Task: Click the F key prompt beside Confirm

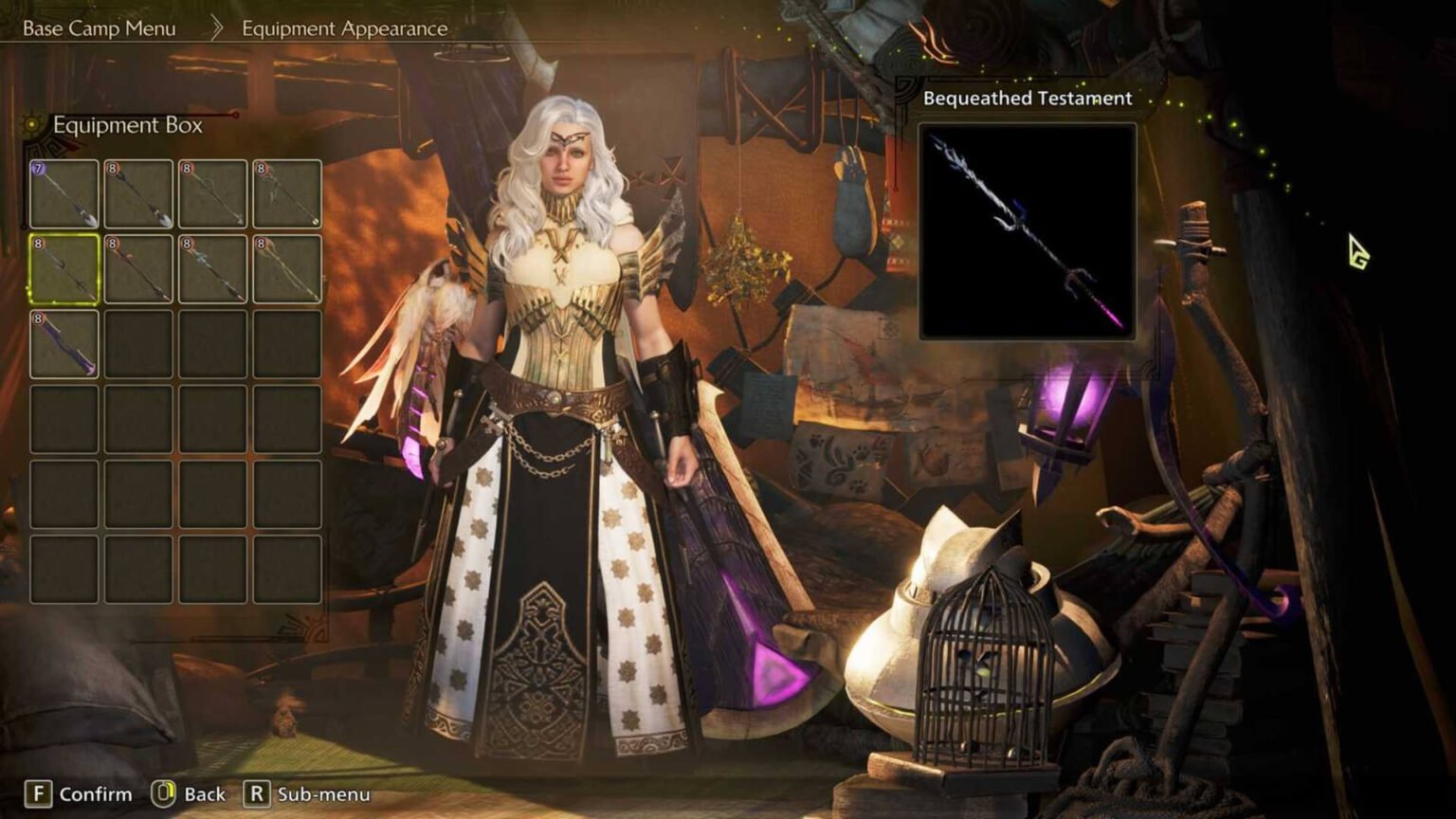Action: click(37, 794)
